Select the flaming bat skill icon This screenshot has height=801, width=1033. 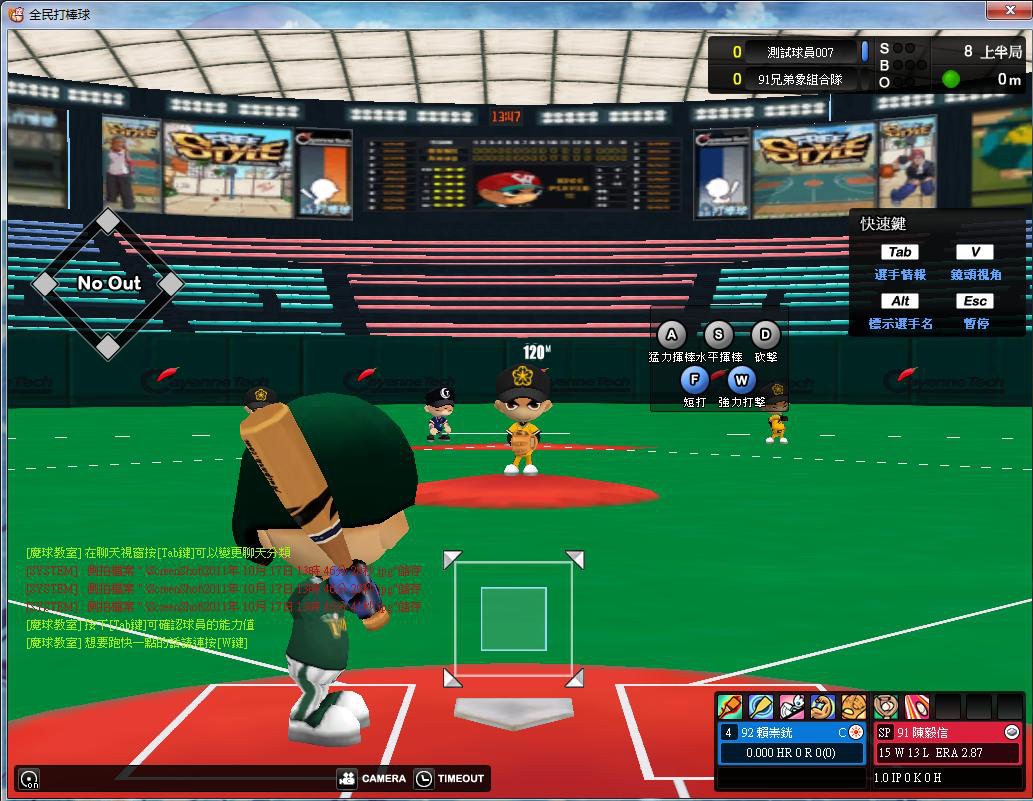coord(730,707)
